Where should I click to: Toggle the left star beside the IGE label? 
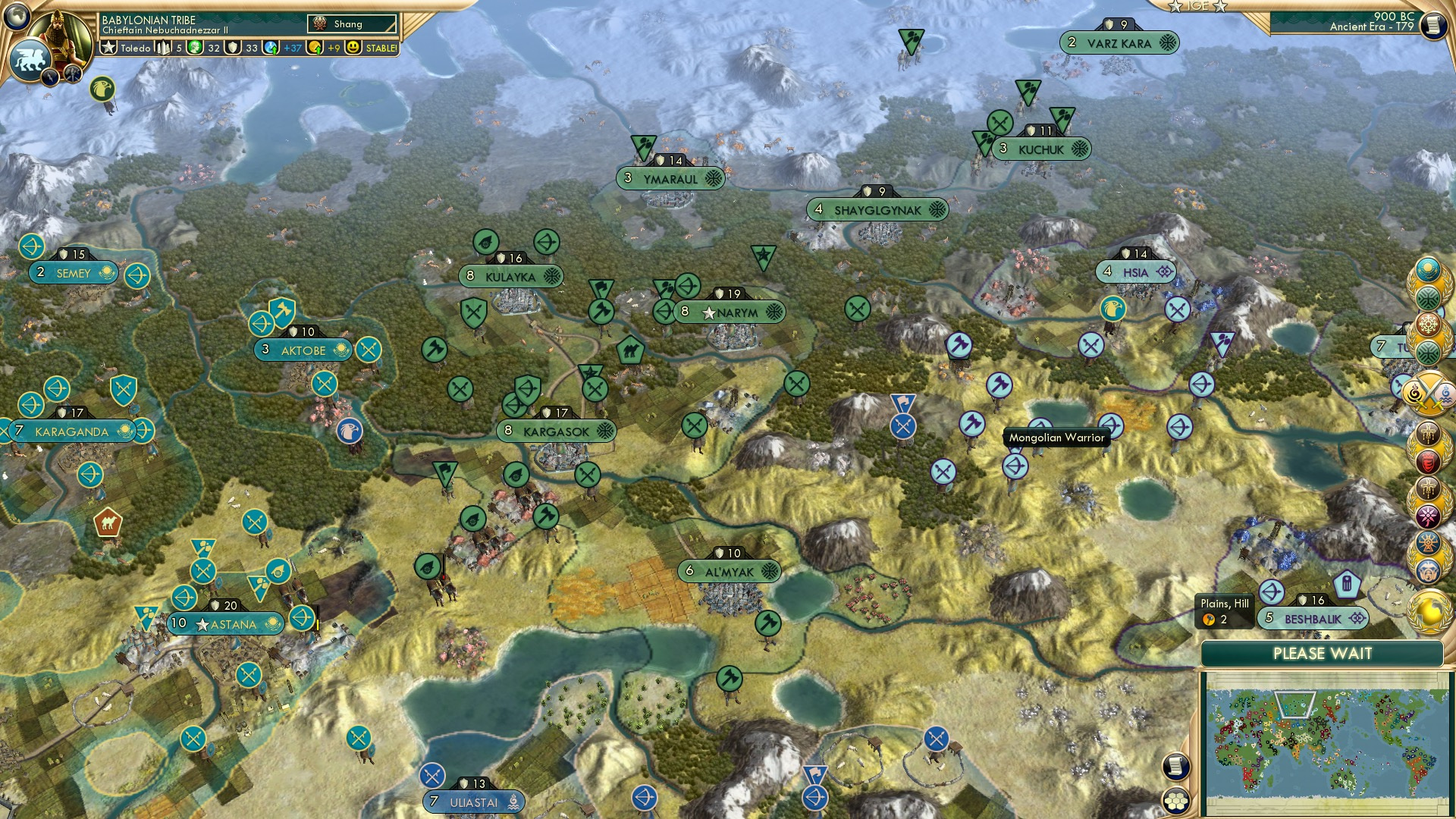[x=1177, y=6]
